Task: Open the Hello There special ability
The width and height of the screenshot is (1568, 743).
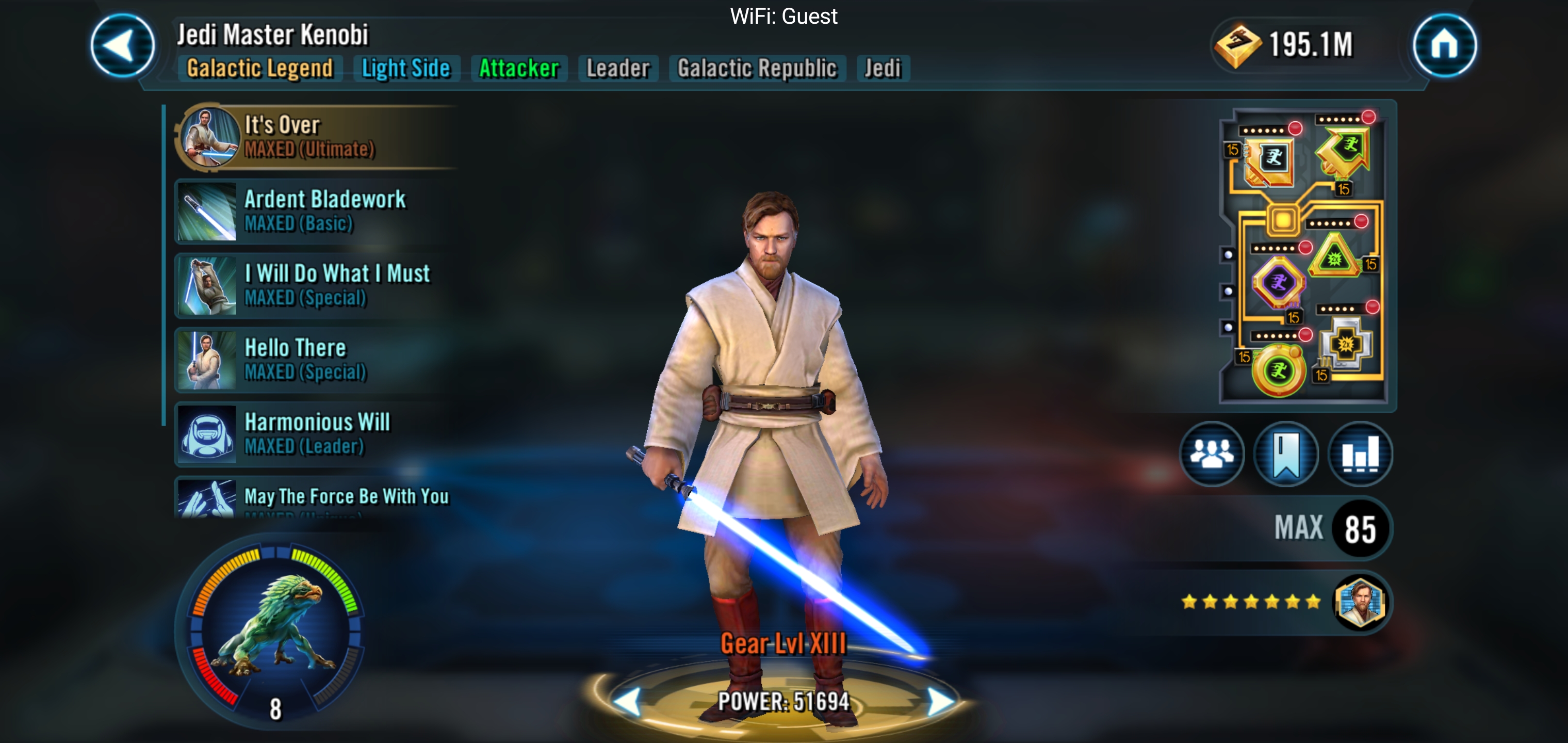Action: pos(317,360)
